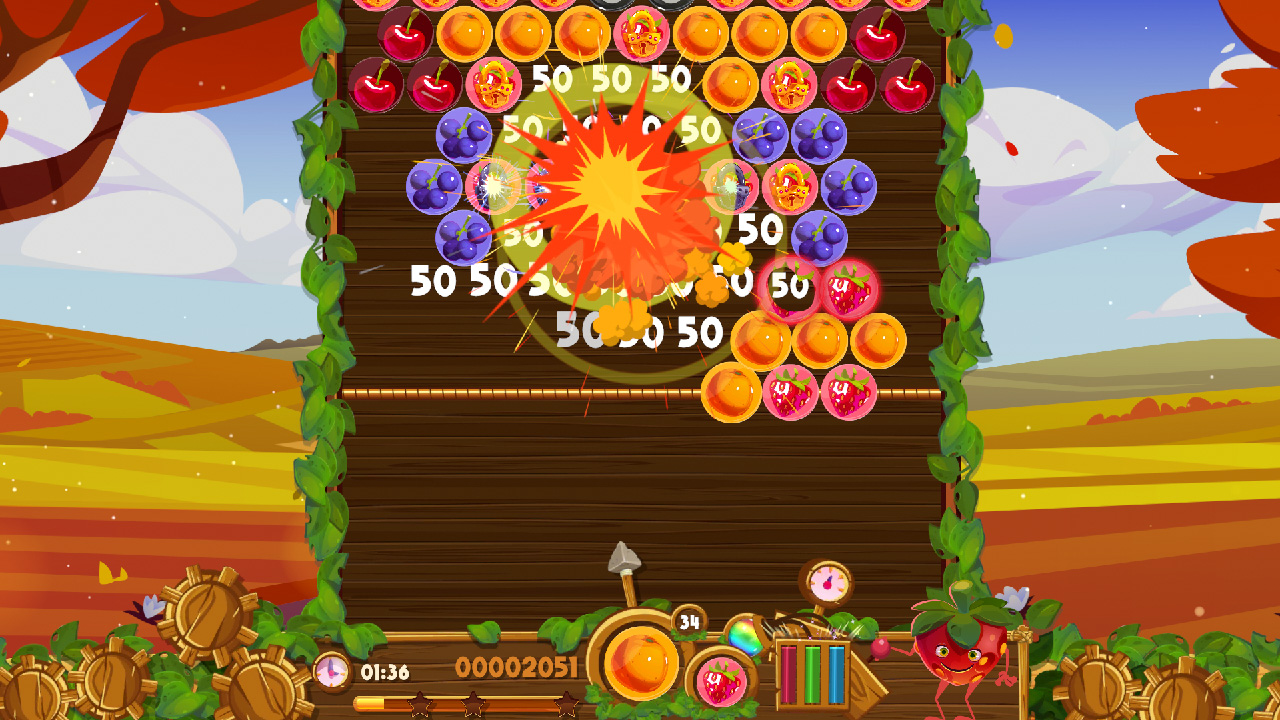The image size is (1280, 720).
Task: Click the cannon arrow pointer
Action: (x=622, y=556)
